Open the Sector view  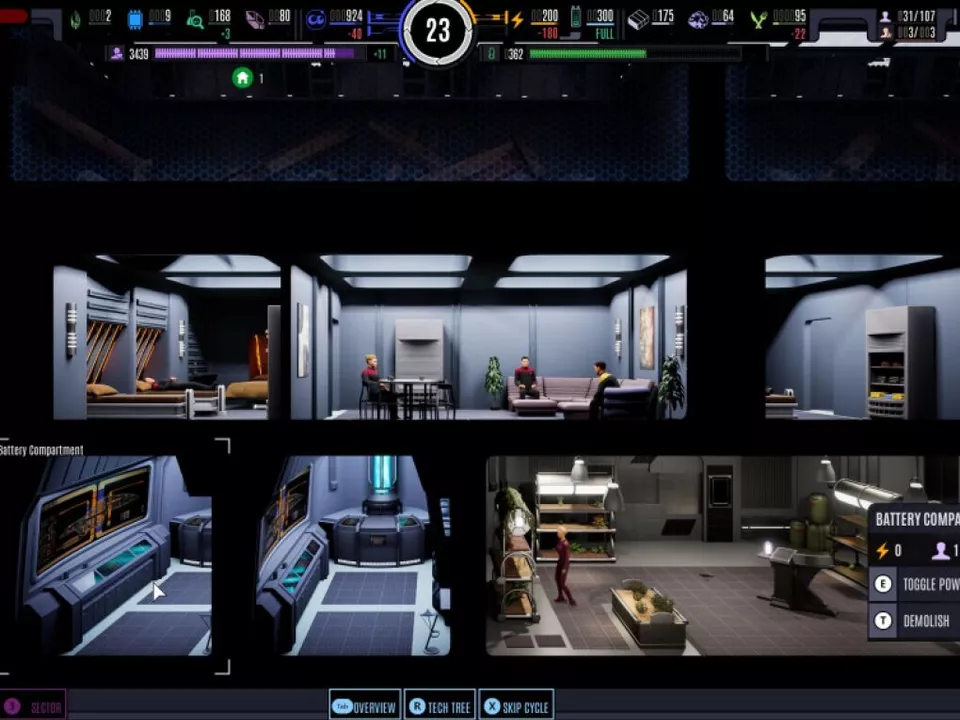[x=34, y=706]
